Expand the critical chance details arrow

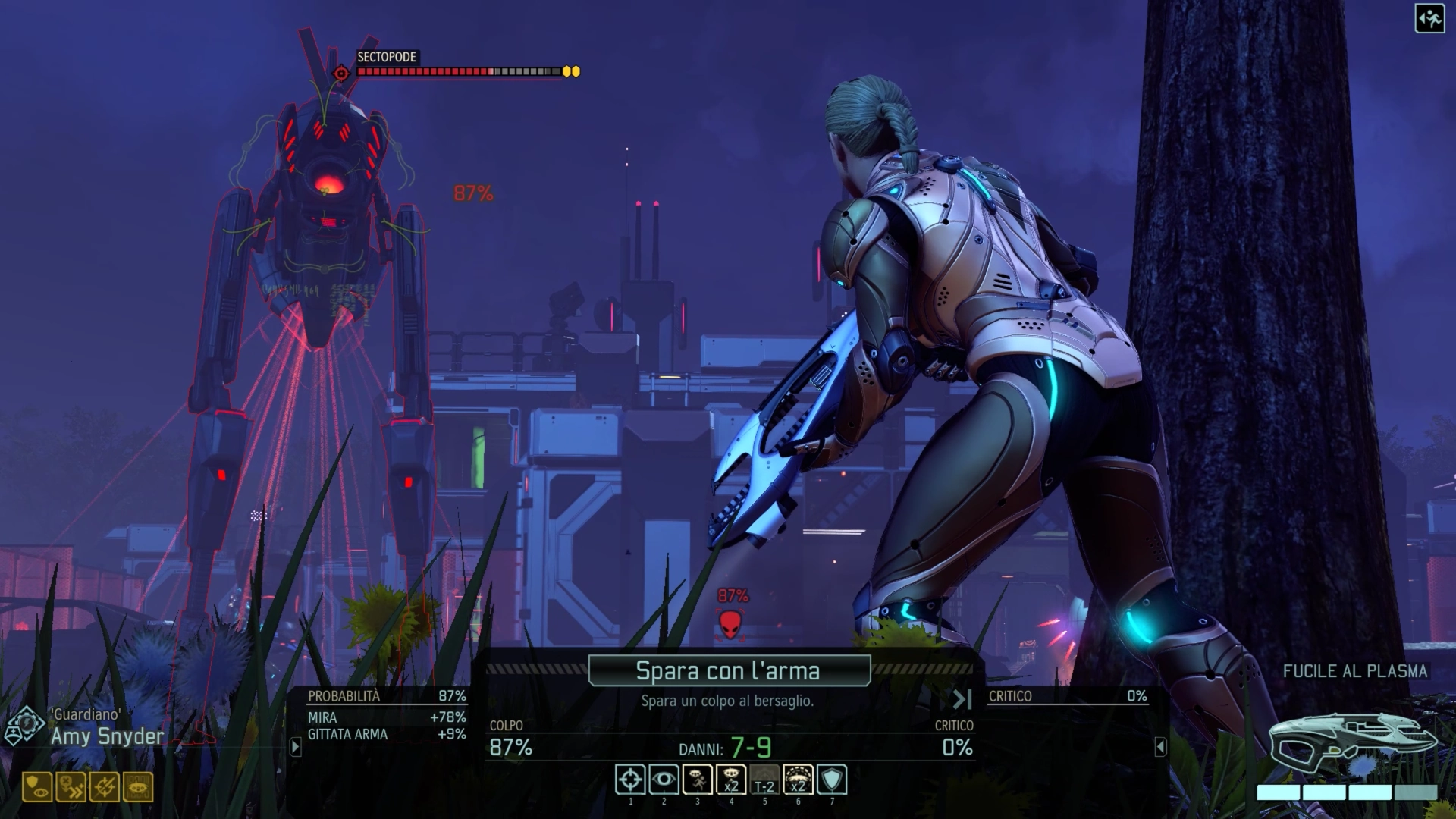(1160, 747)
